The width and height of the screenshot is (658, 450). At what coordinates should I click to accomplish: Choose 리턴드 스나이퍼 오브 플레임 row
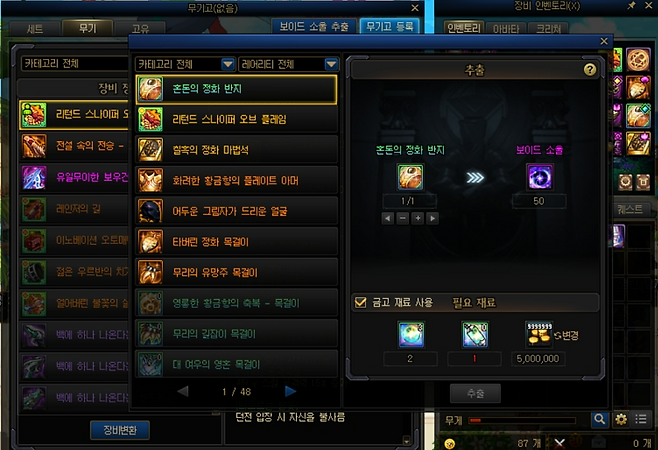[x=235, y=120]
